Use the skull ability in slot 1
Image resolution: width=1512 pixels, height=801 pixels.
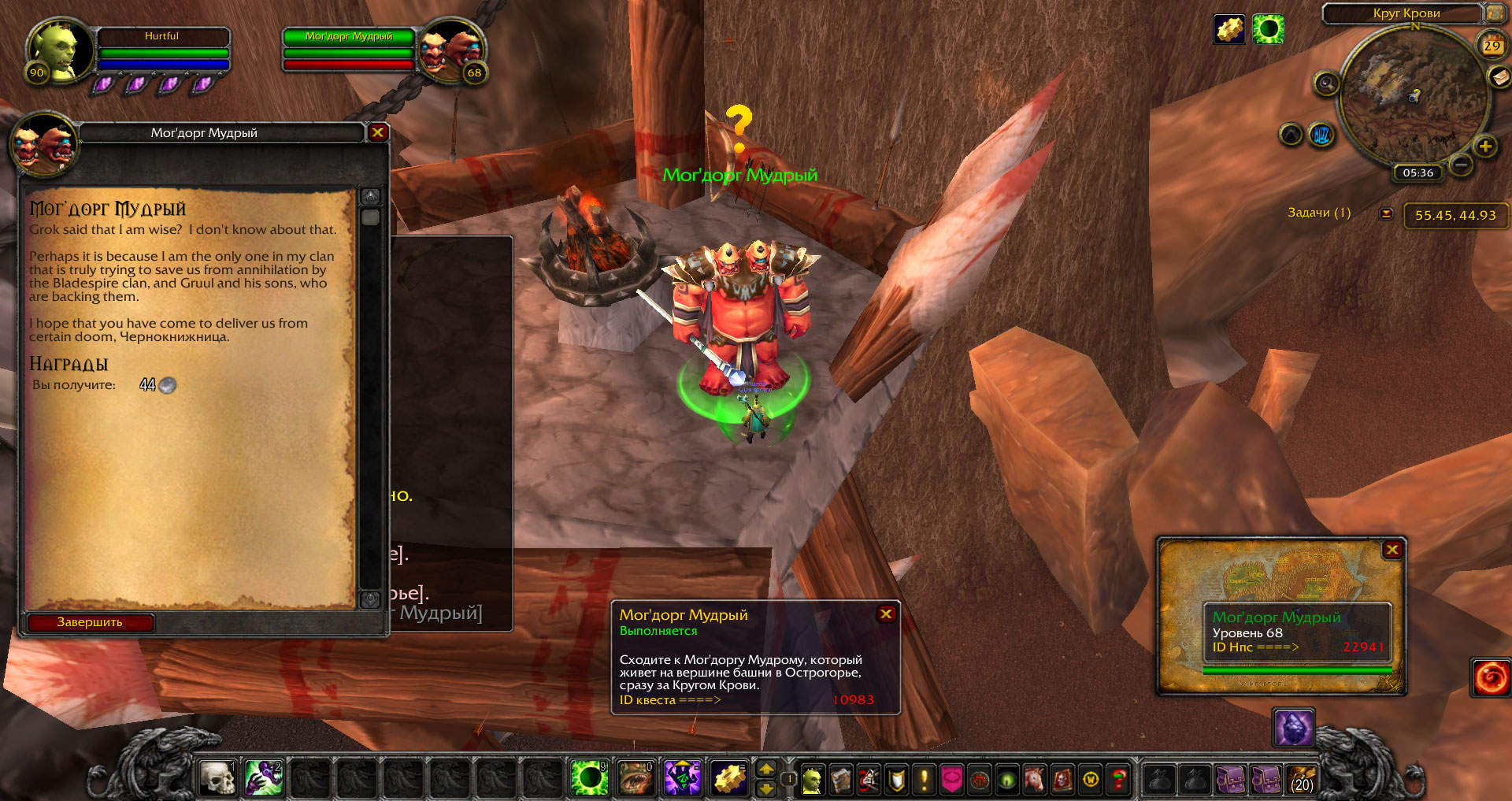point(217,778)
